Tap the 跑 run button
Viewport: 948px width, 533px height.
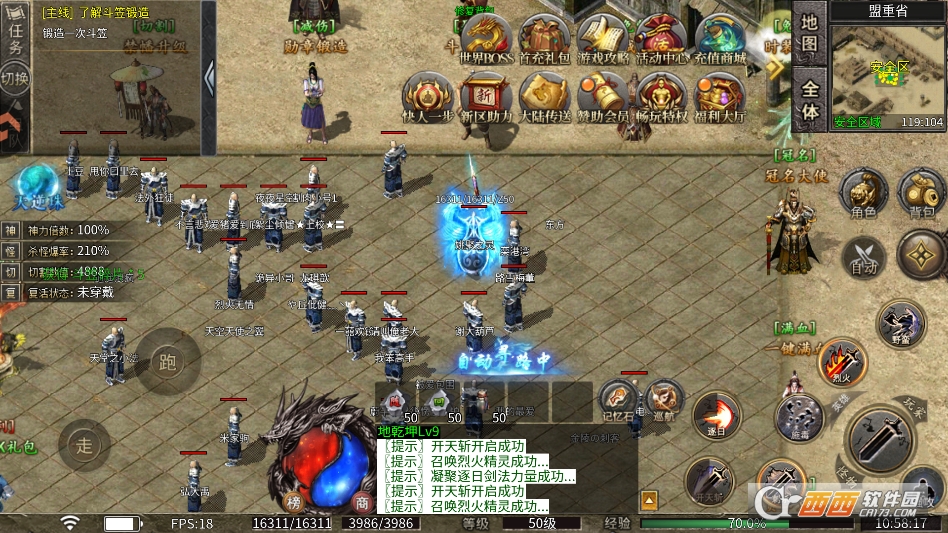[x=168, y=360]
